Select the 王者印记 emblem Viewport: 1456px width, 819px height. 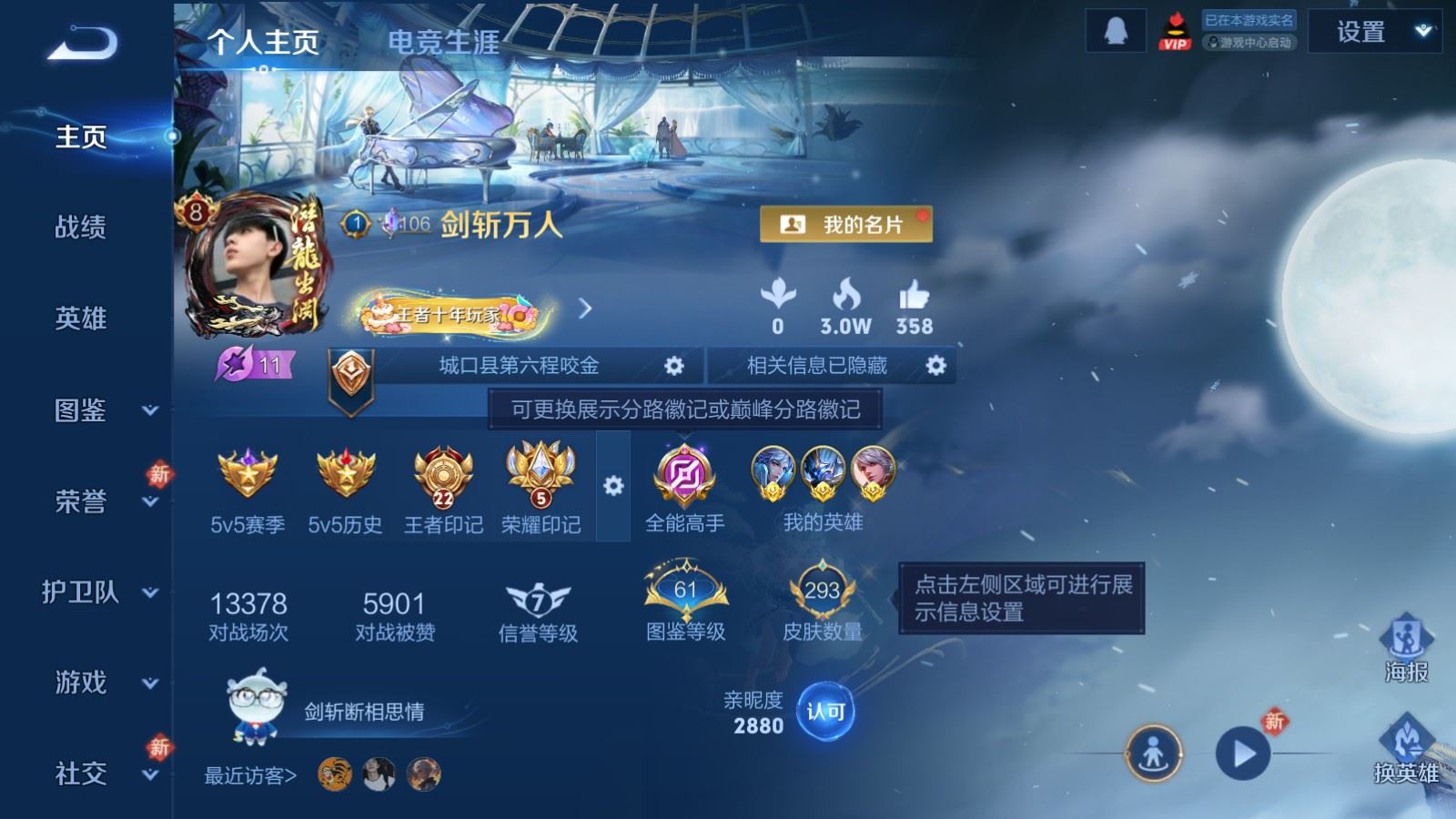coord(441,475)
